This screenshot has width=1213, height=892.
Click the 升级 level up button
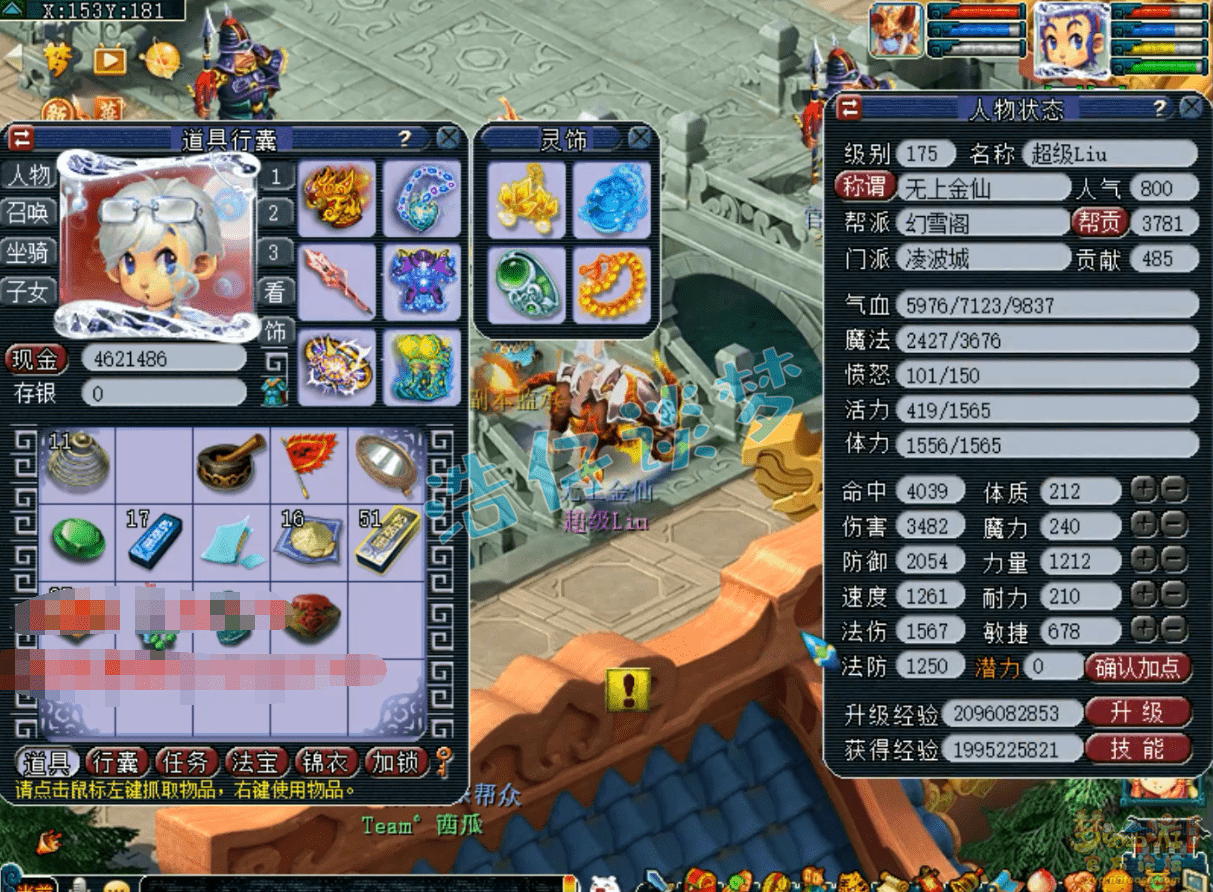coord(1137,713)
